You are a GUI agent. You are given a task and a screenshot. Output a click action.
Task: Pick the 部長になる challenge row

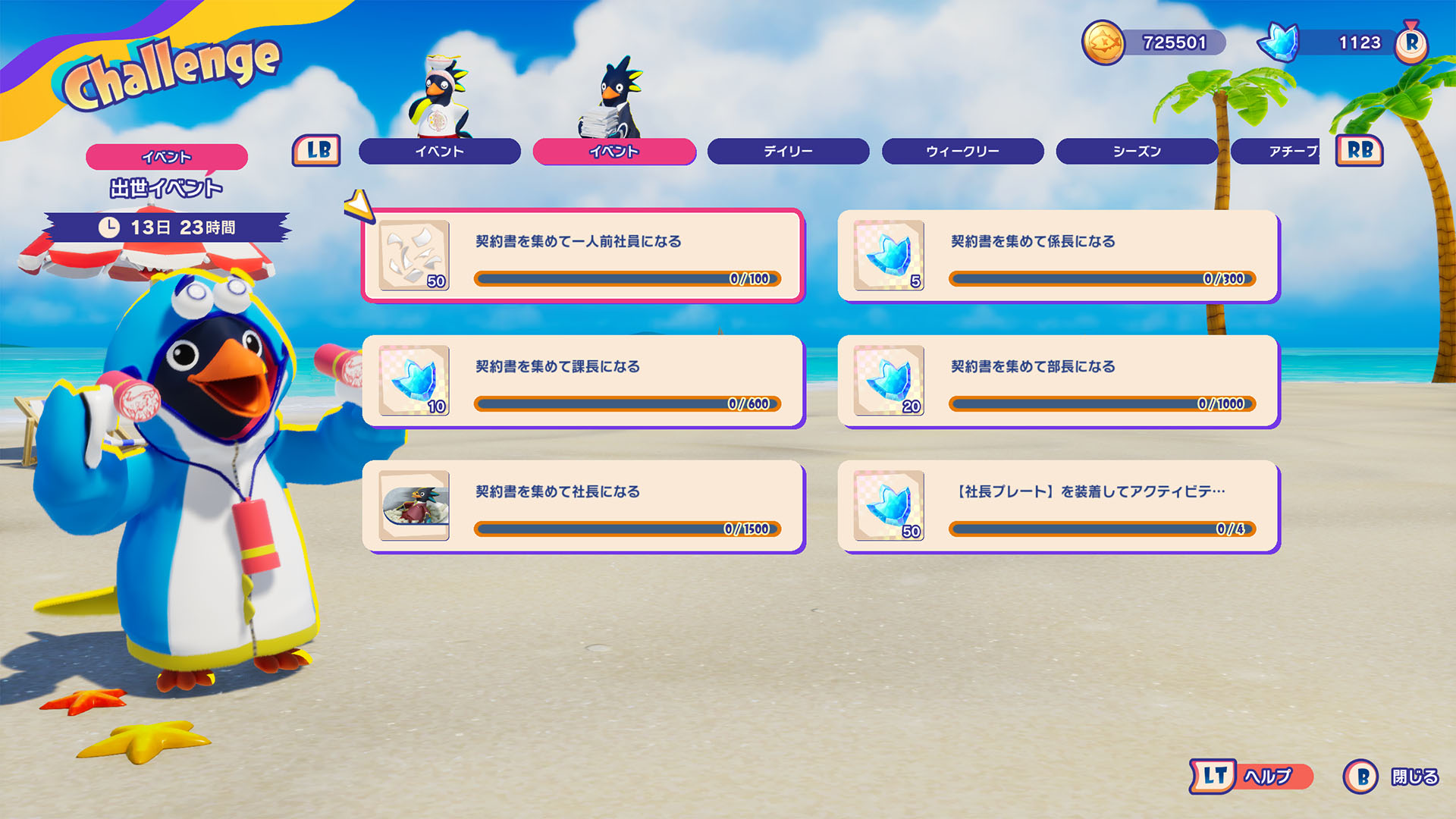point(1058,381)
